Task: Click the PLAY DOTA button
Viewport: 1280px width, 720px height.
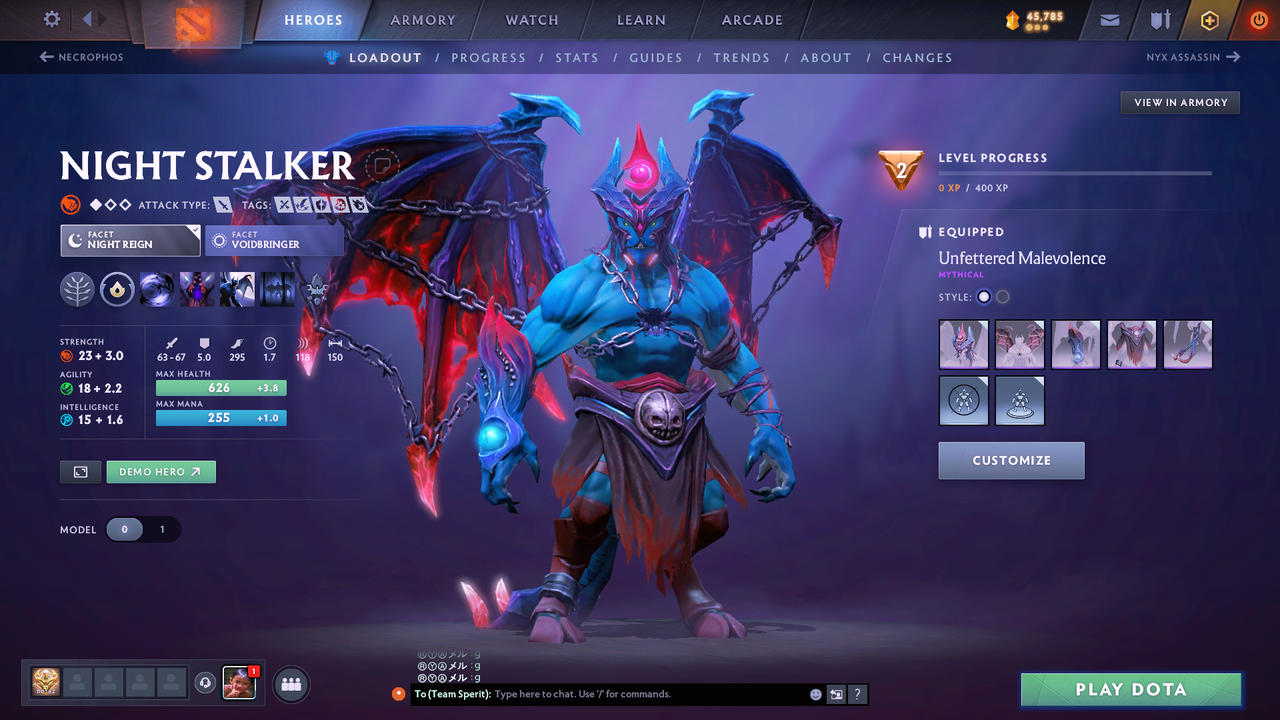Action: (1131, 689)
